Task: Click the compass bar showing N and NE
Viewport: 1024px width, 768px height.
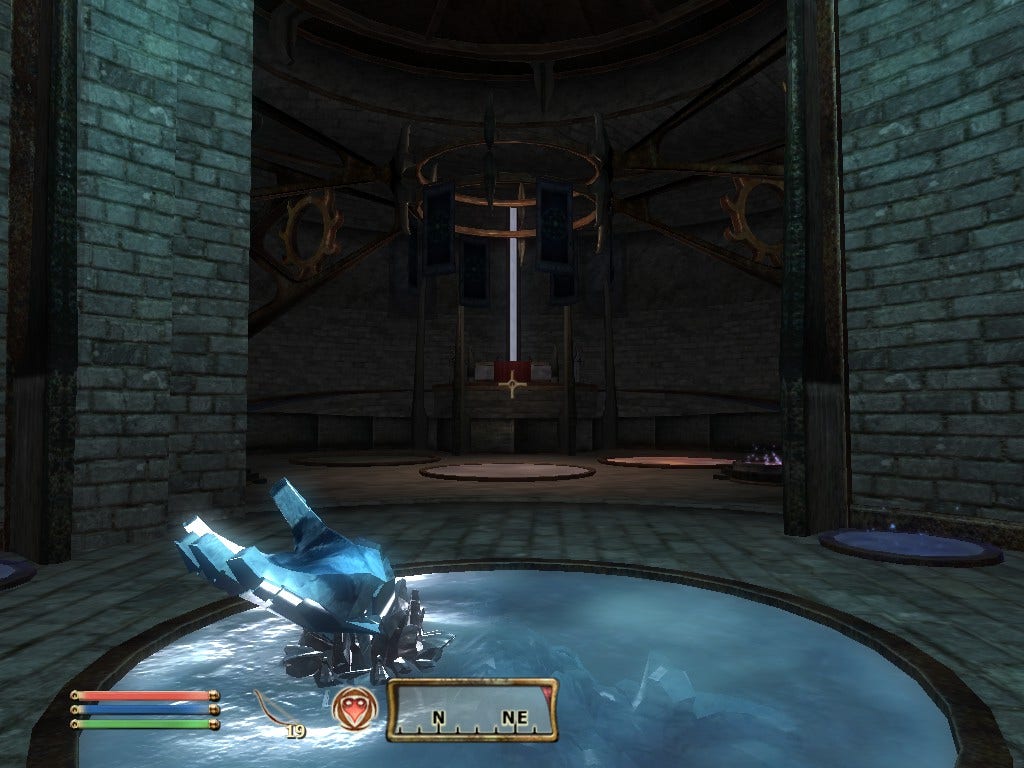Action: pyautogui.click(x=472, y=711)
